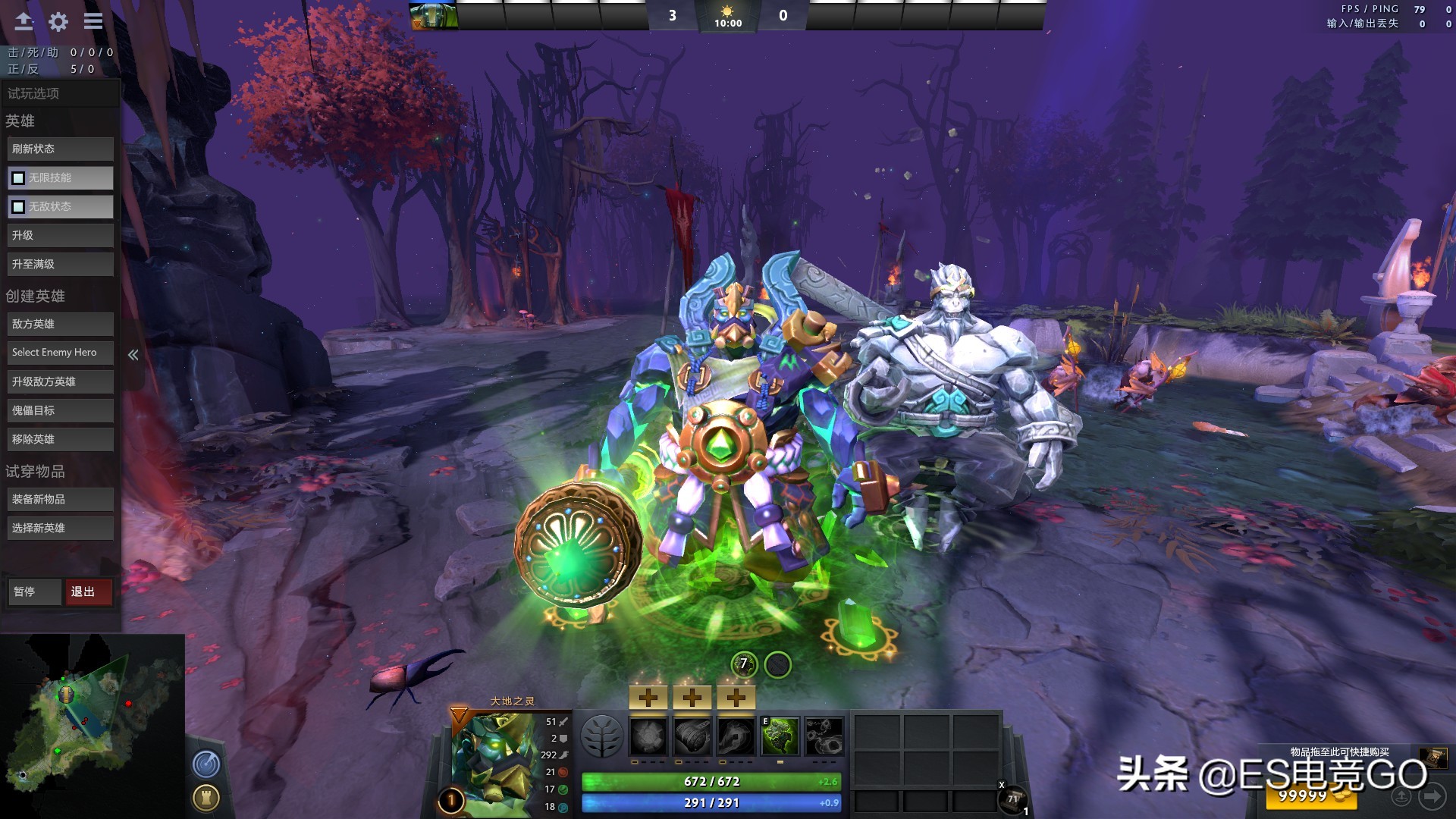
Task: Enable the 无限技能 checkbox
Action: [17, 177]
